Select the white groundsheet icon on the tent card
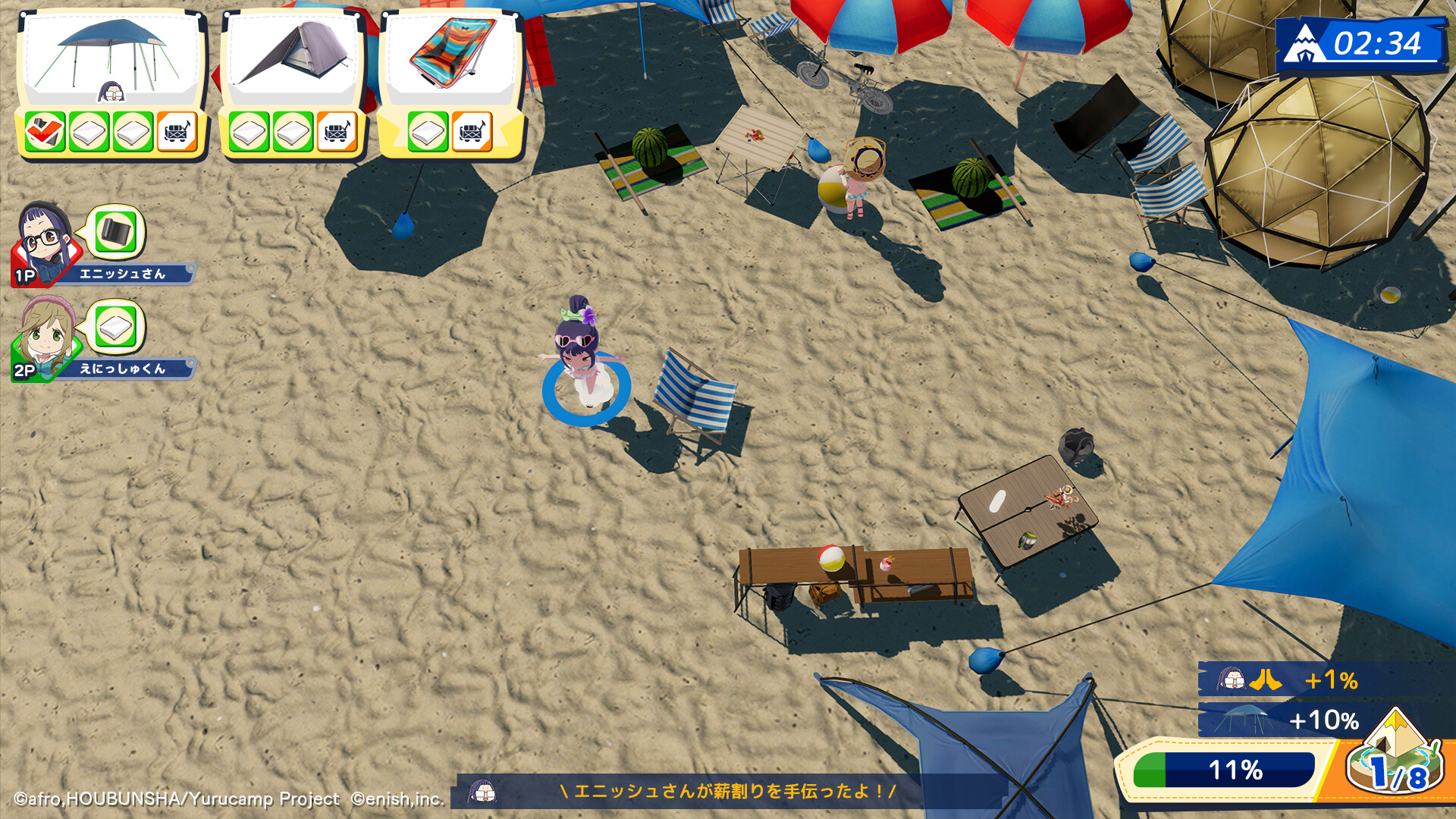 point(249,130)
